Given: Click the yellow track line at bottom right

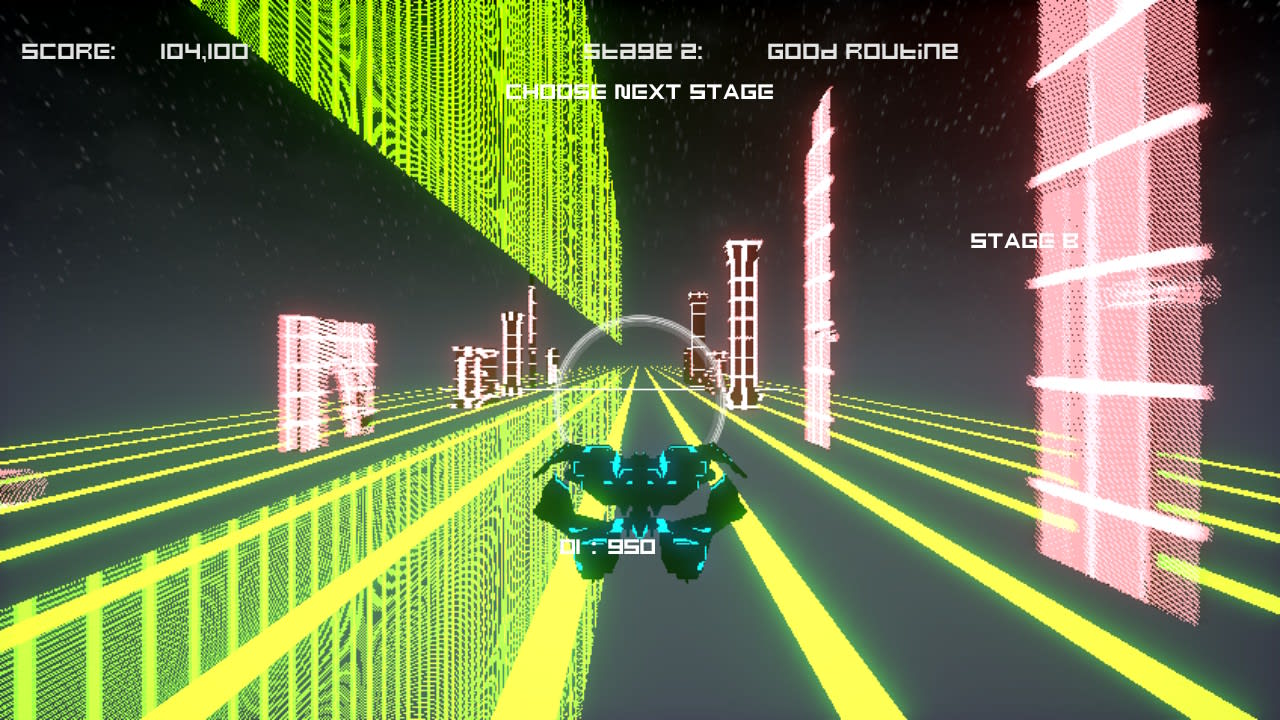Looking at the screenshot, I should (1100, 660).
